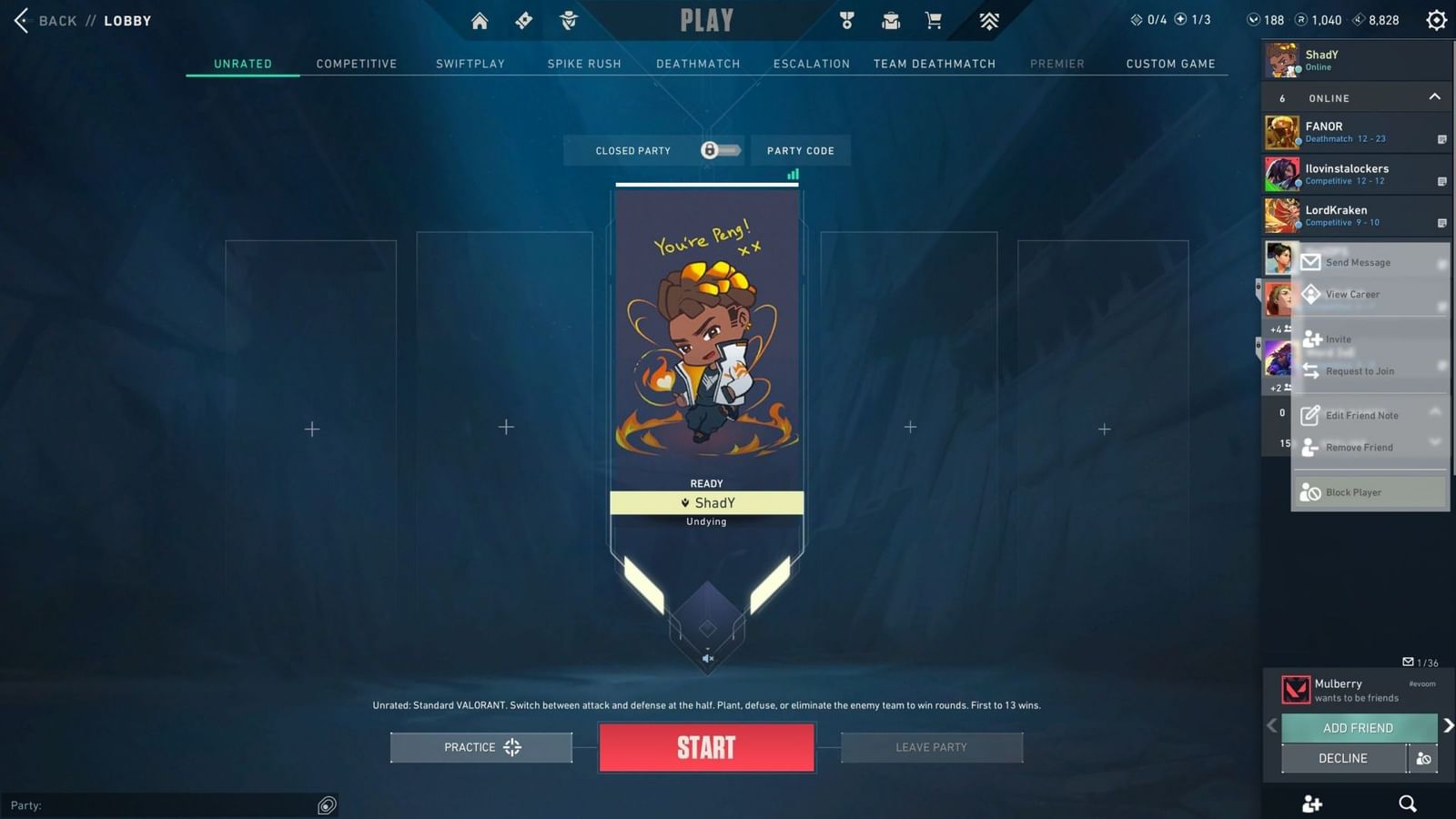Image resolution: width=1456 pixels, height=819 pixels.
Task: Collapse the Online friends section
Action: (1435, 96)
